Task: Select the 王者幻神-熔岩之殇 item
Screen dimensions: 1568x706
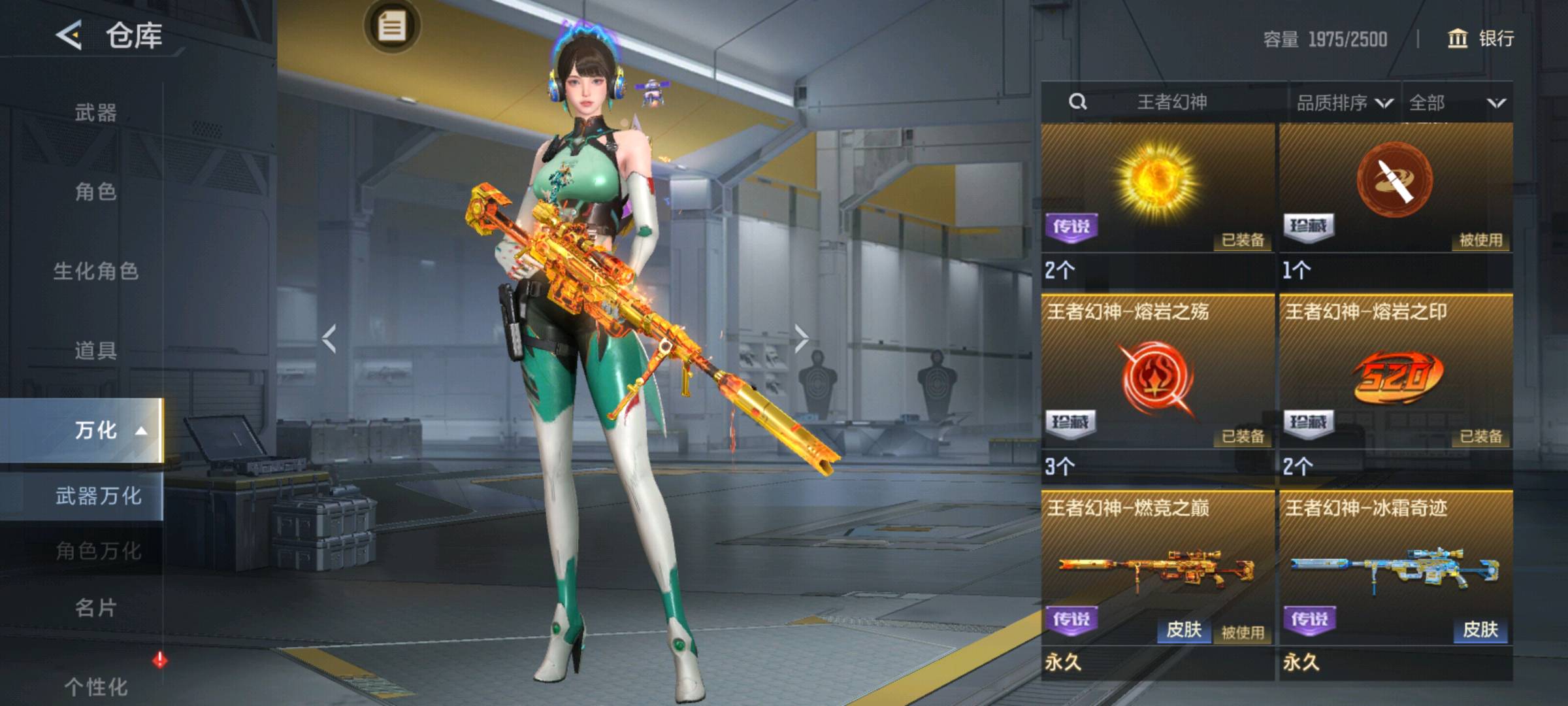Action: 1158,379
